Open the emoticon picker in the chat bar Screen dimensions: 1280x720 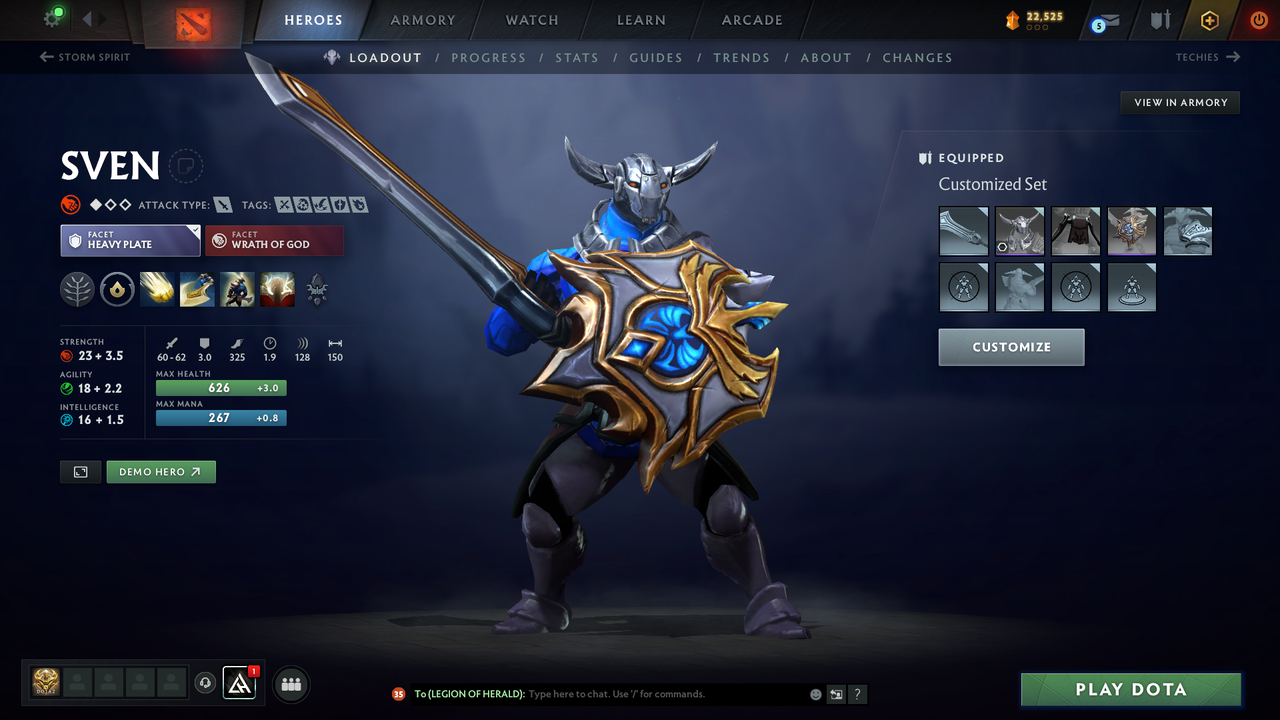(x=814, y=693)
